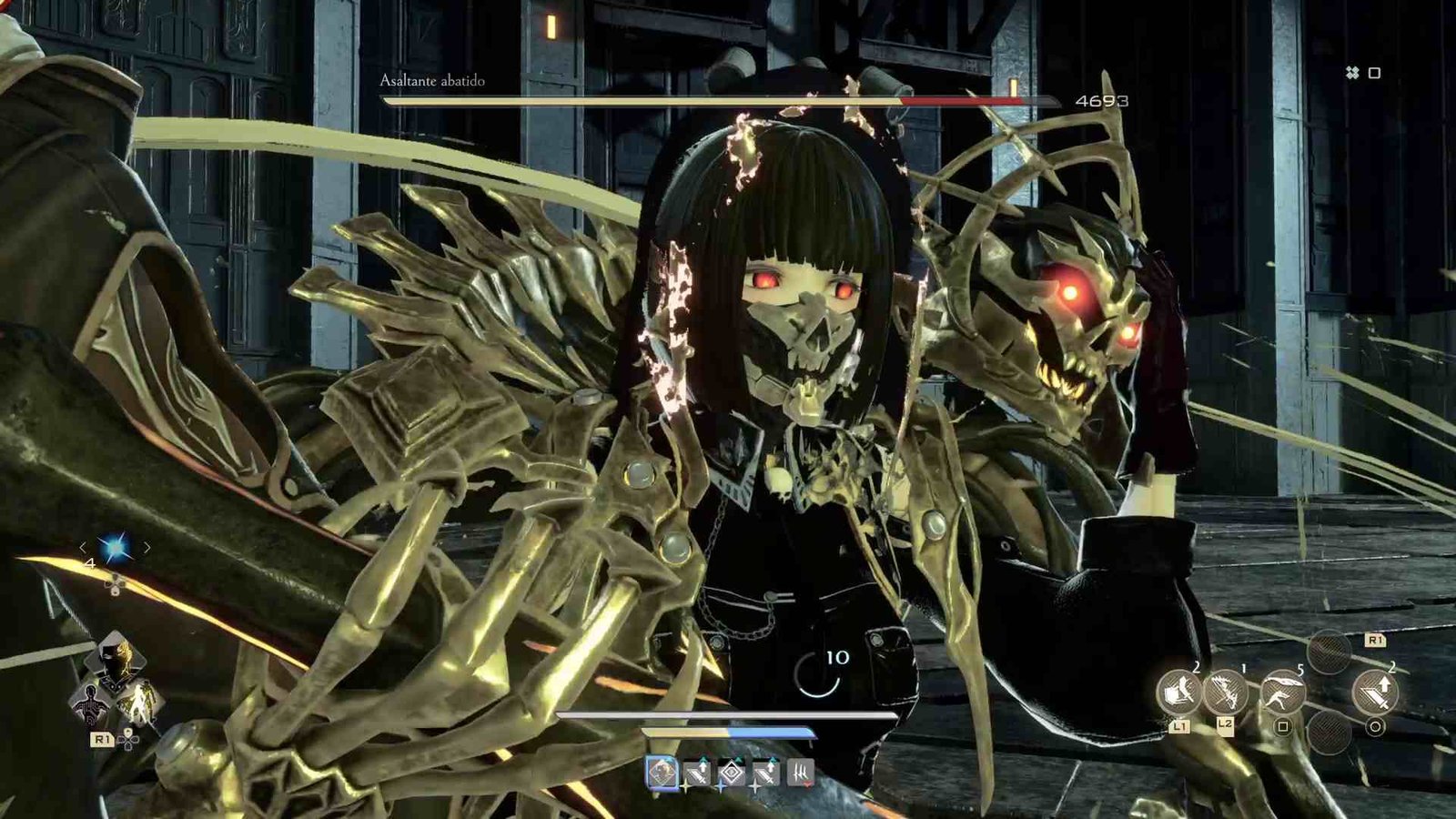Select the masked partner portrait icon

coord(116,663)
